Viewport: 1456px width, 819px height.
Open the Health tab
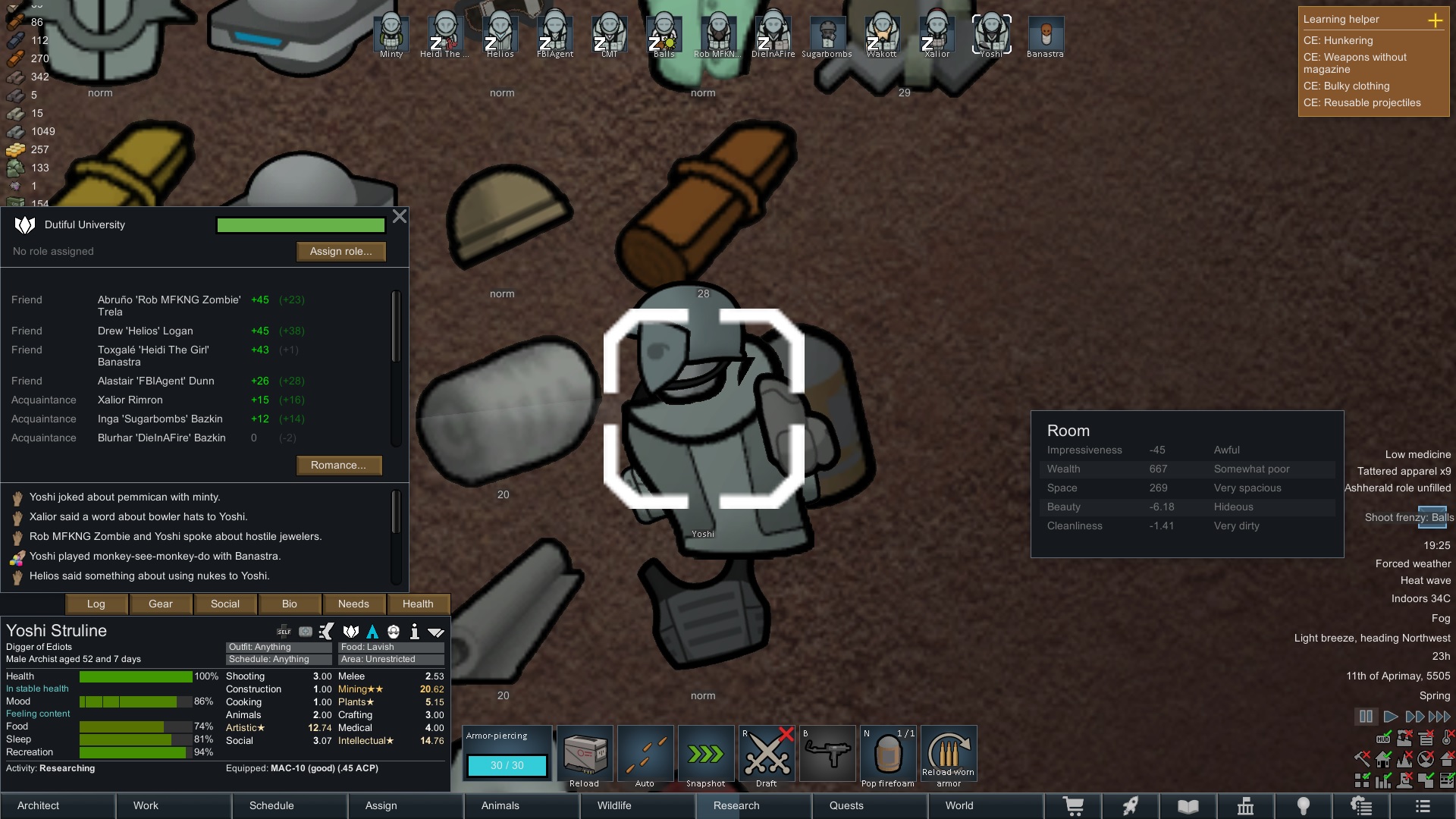coord(418,604)
